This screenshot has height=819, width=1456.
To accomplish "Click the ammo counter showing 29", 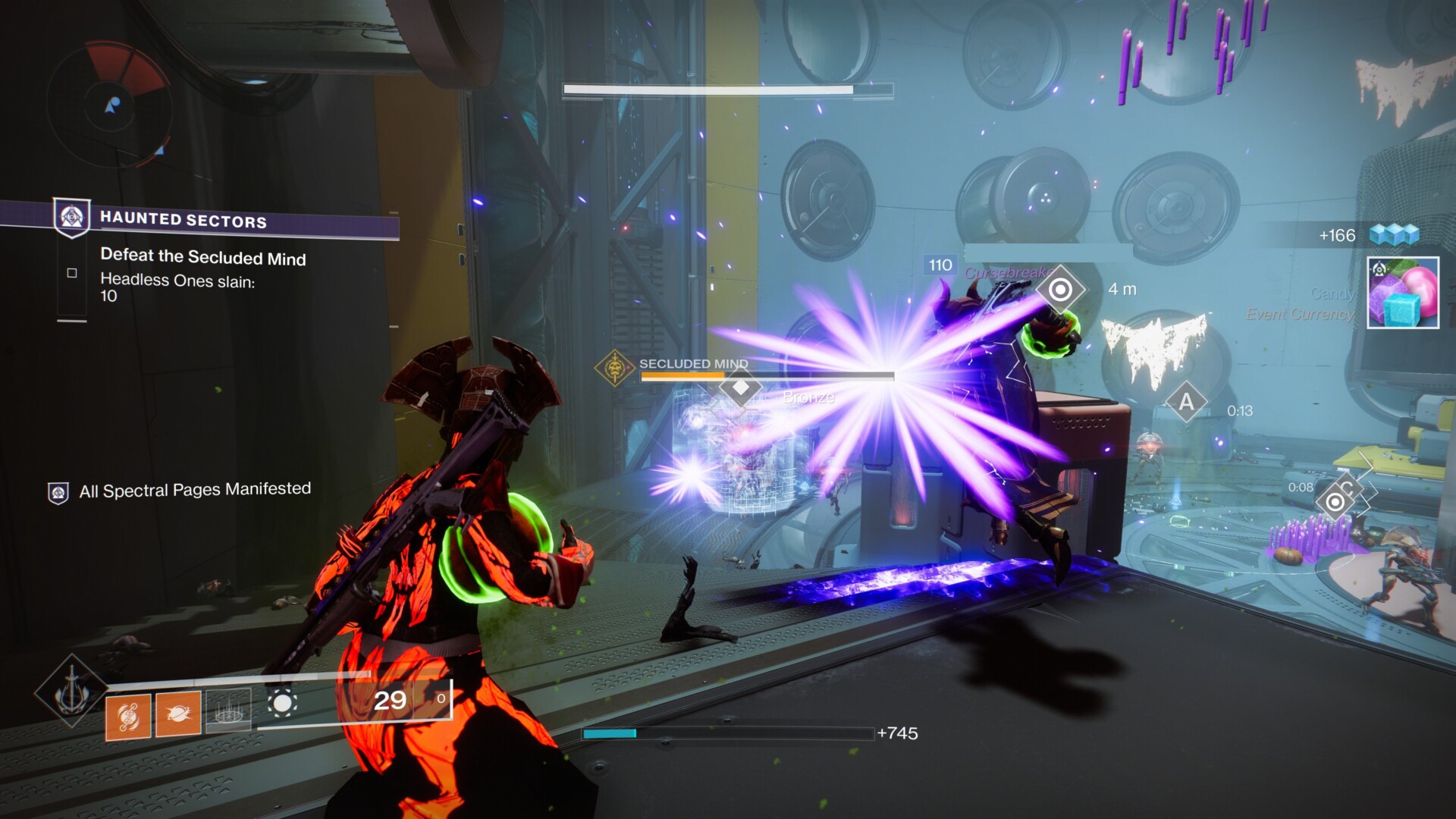I will [391, 699].
